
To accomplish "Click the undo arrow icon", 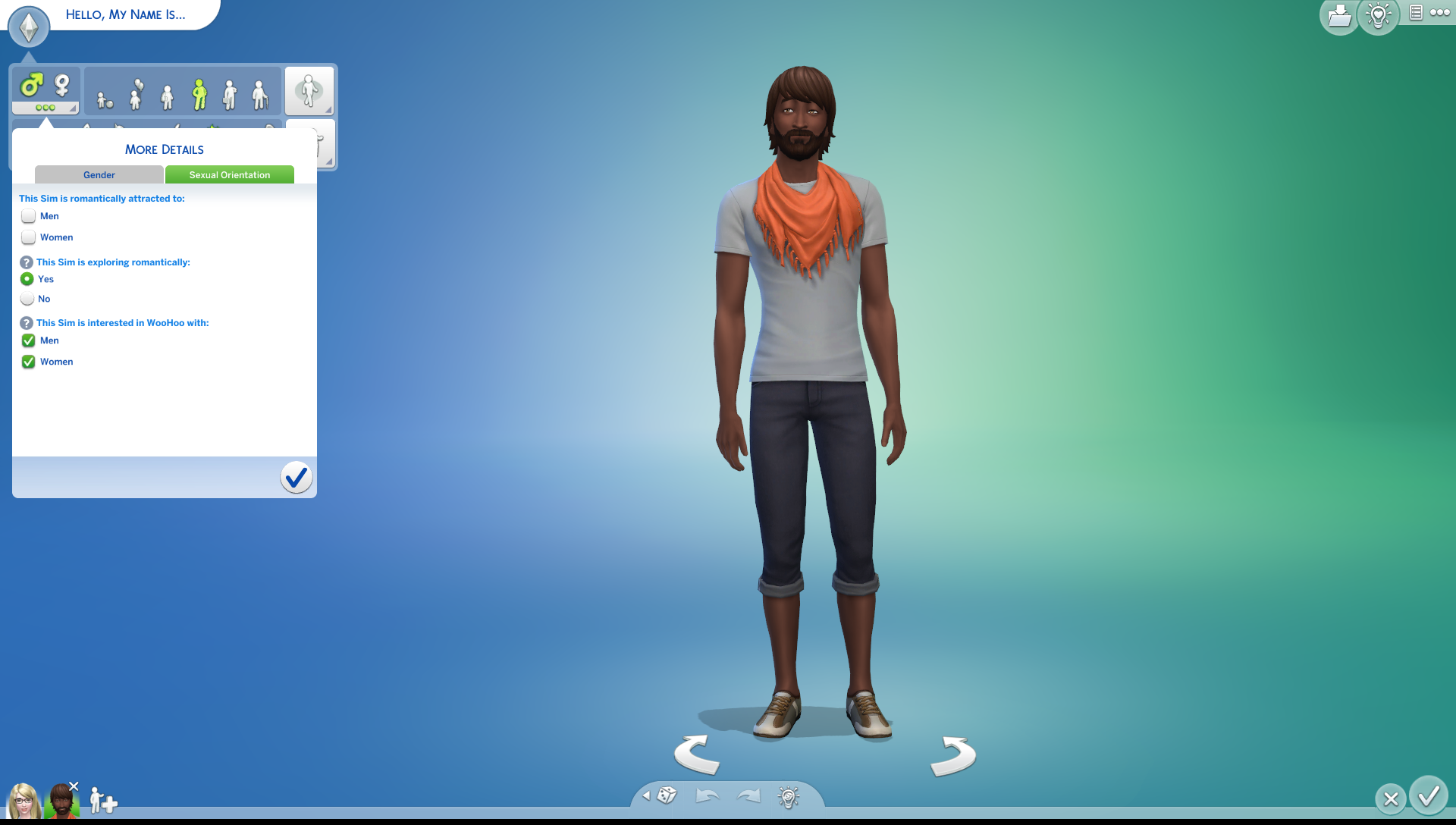I will tap(708, 795).
